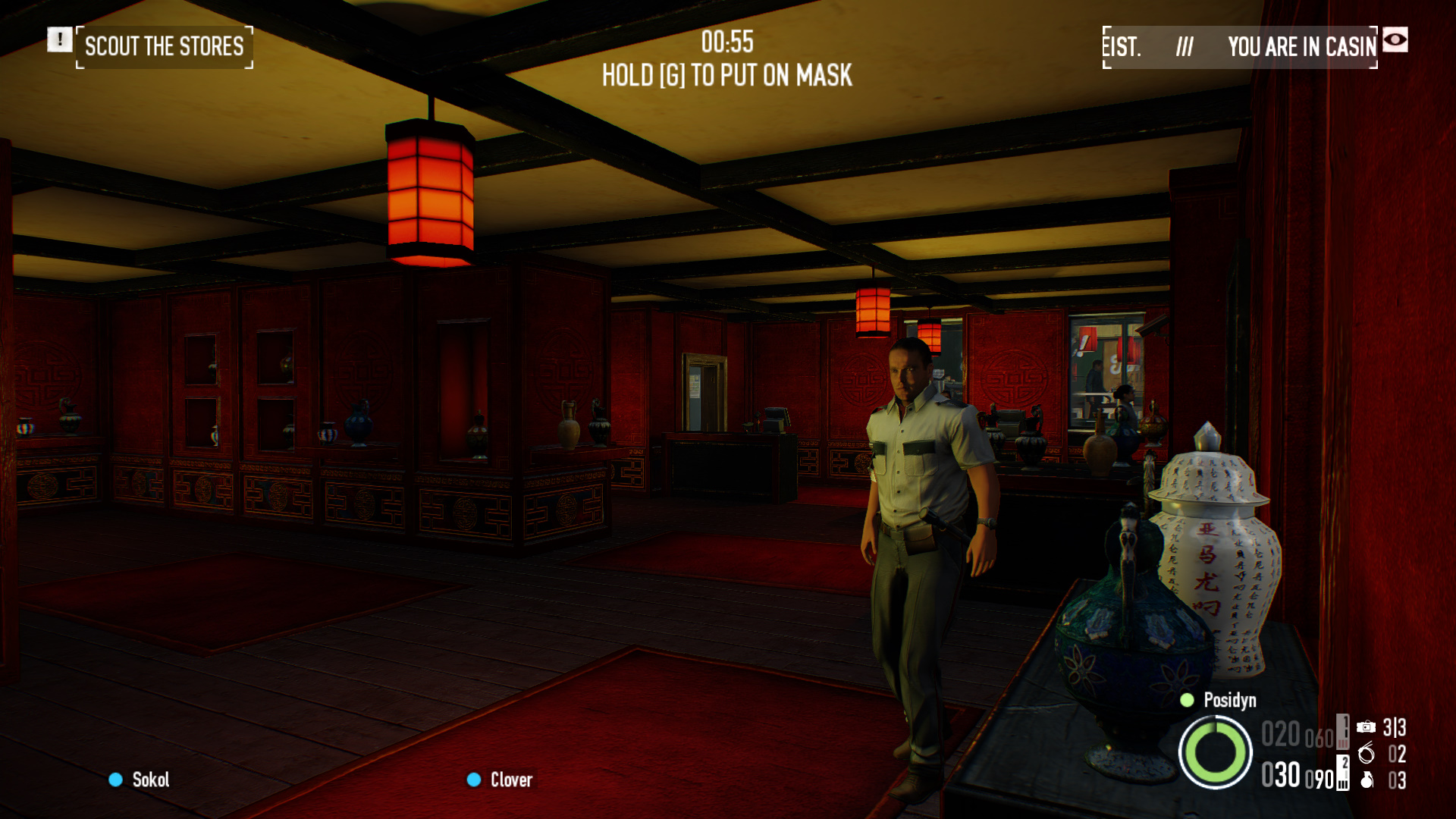Image resolution: width=1456 pixels, height=819 pixels.
Task: Click the Scout the Stores objective tracker
Action: pyautogui.click(x=164, y=47)
